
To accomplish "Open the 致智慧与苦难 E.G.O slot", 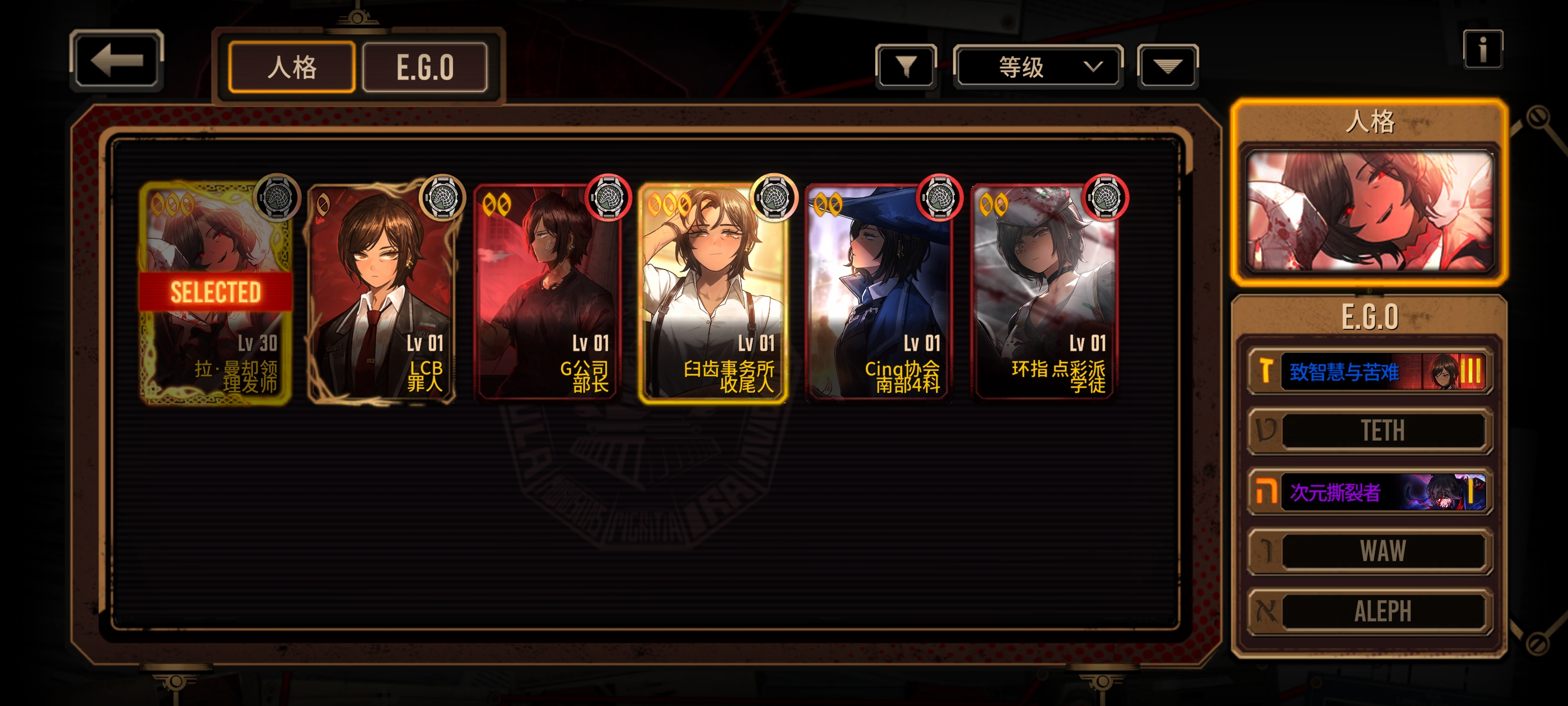I will (x=1369, y=371).
